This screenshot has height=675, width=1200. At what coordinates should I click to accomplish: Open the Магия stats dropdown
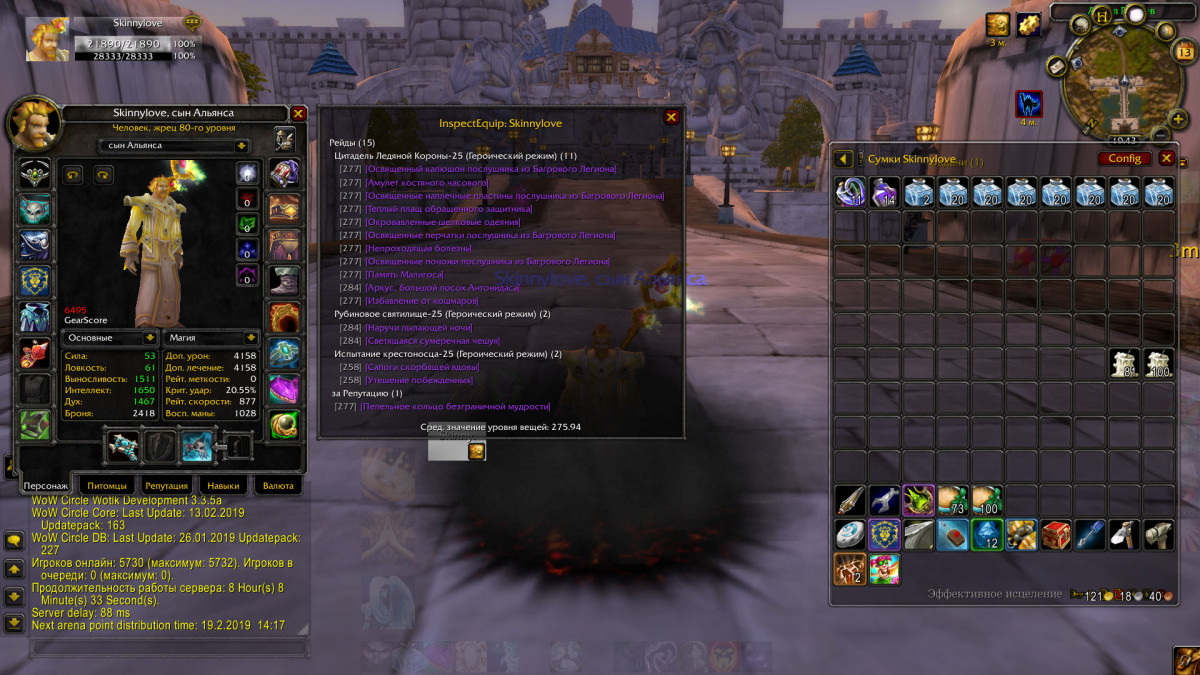(251, 338)
